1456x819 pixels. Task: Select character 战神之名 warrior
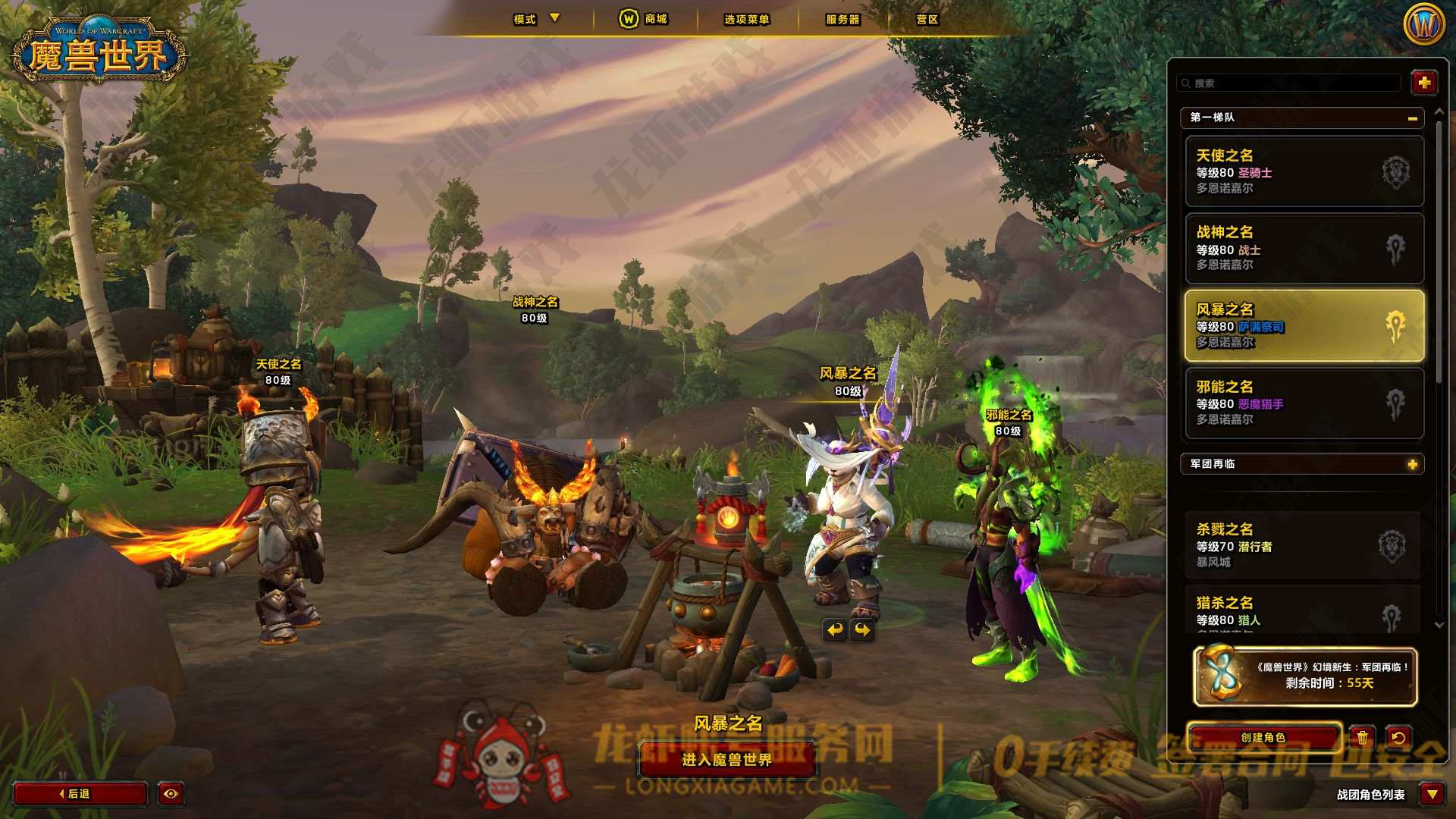pos(1304,249)
